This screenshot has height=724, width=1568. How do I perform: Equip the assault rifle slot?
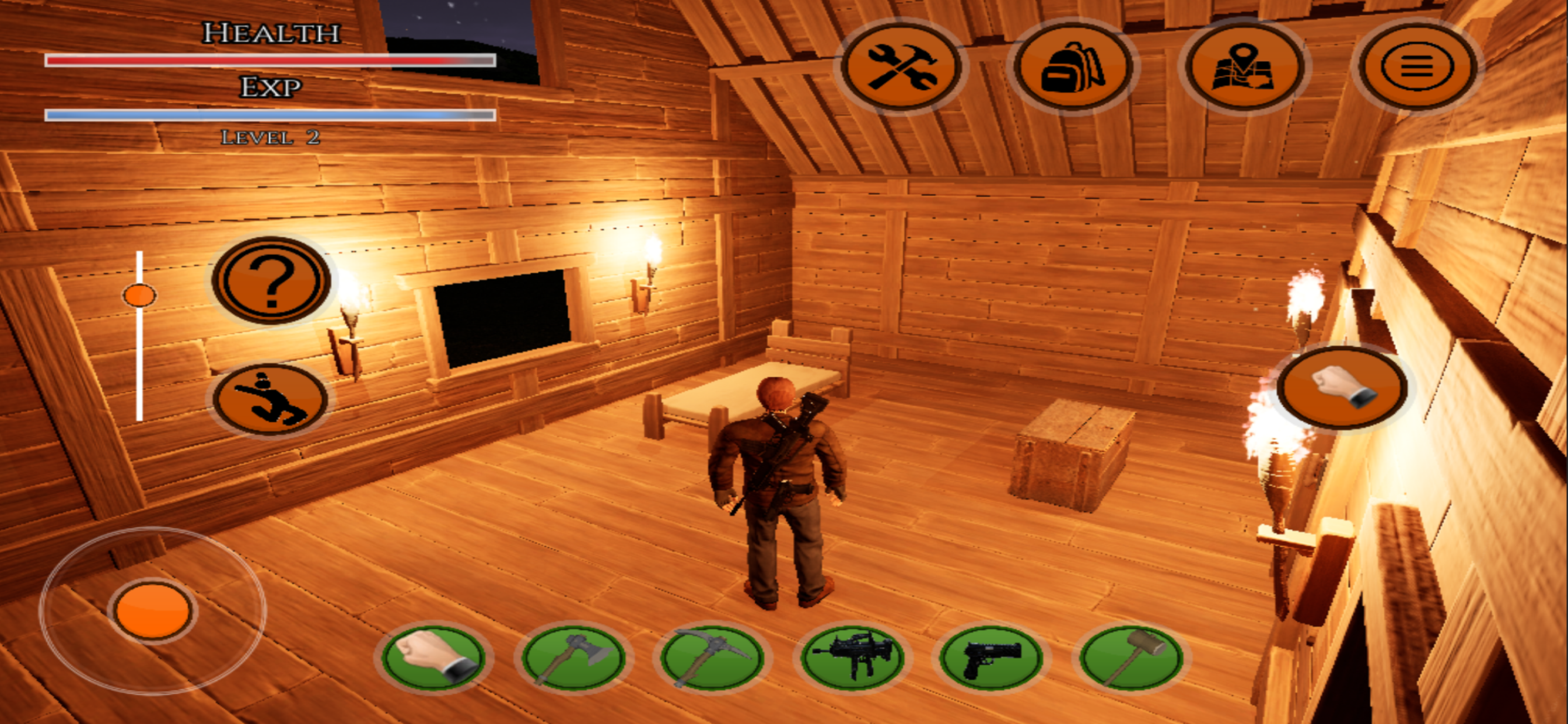852,658
